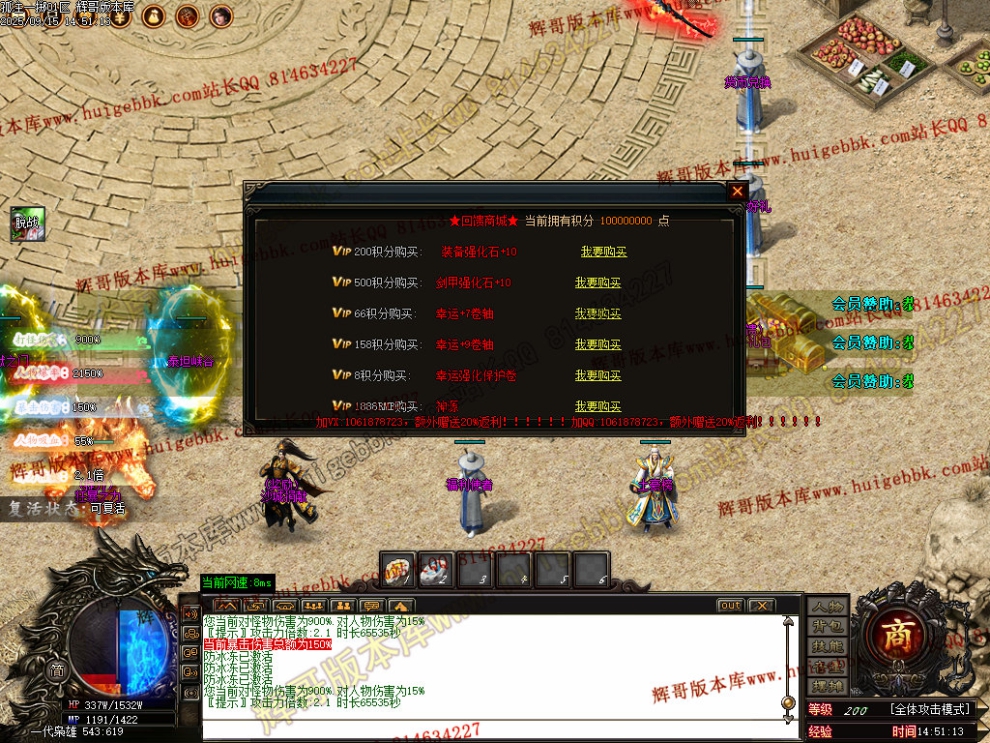Image resolution: width=990 pixels, height=743 pixels.
Task: Purchase the 幸运+7卷轴 scroll
Action: tap(598, 314)
